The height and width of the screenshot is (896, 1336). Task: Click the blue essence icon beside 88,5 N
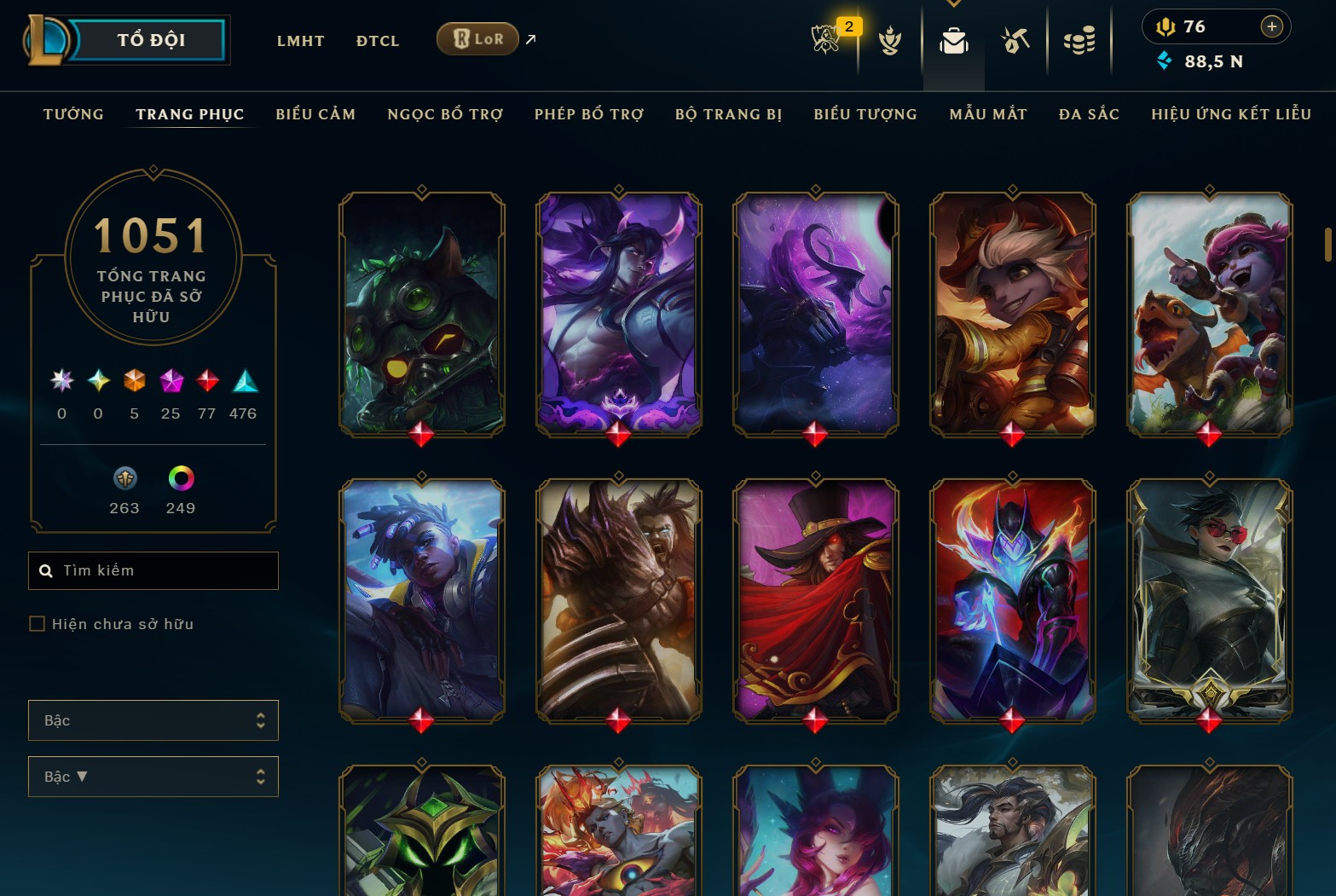pyautogui.click(x=1164, y=61)
